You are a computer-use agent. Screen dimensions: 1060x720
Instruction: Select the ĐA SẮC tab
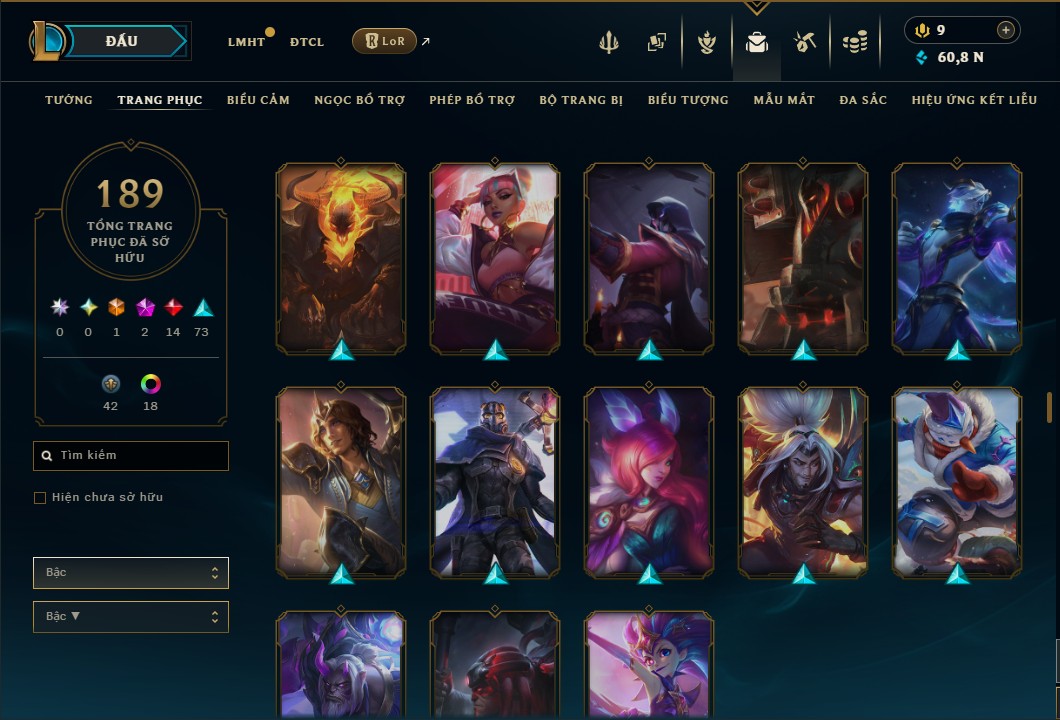pos(863,100)
